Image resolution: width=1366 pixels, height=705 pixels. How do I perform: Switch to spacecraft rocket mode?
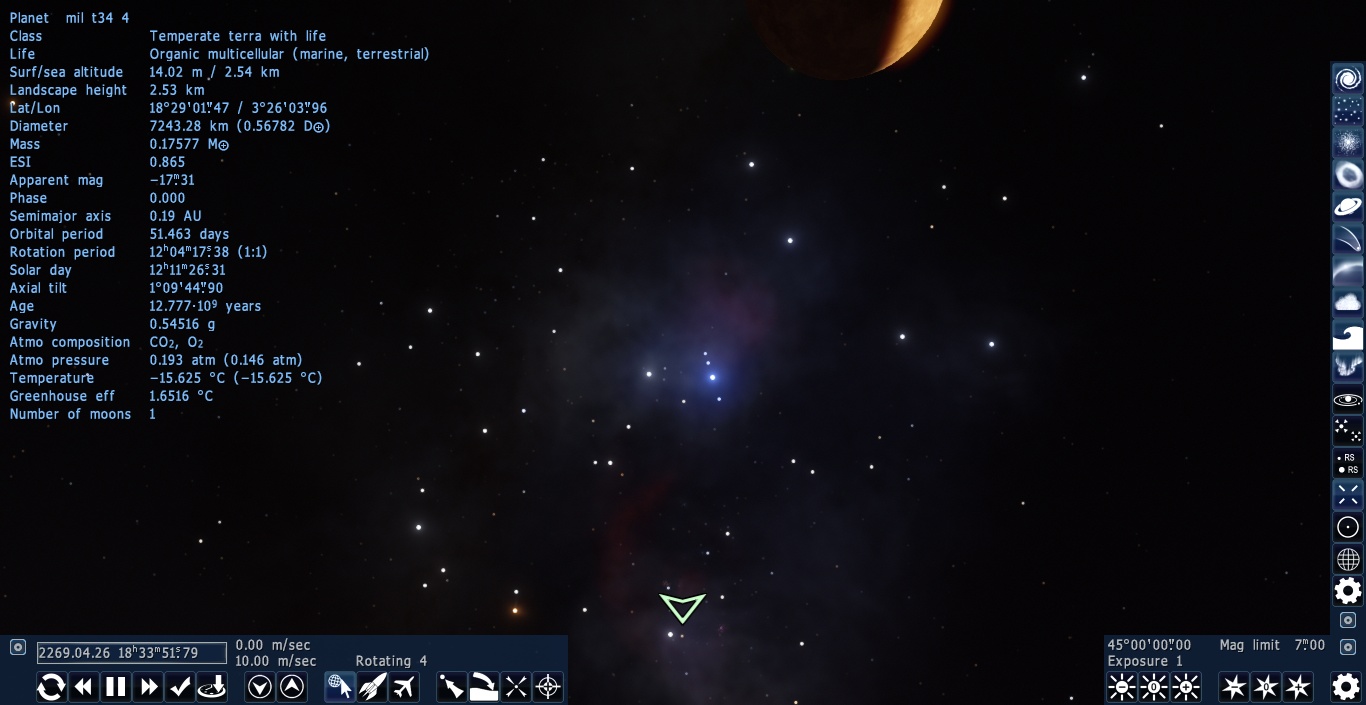tap(372, 687)
